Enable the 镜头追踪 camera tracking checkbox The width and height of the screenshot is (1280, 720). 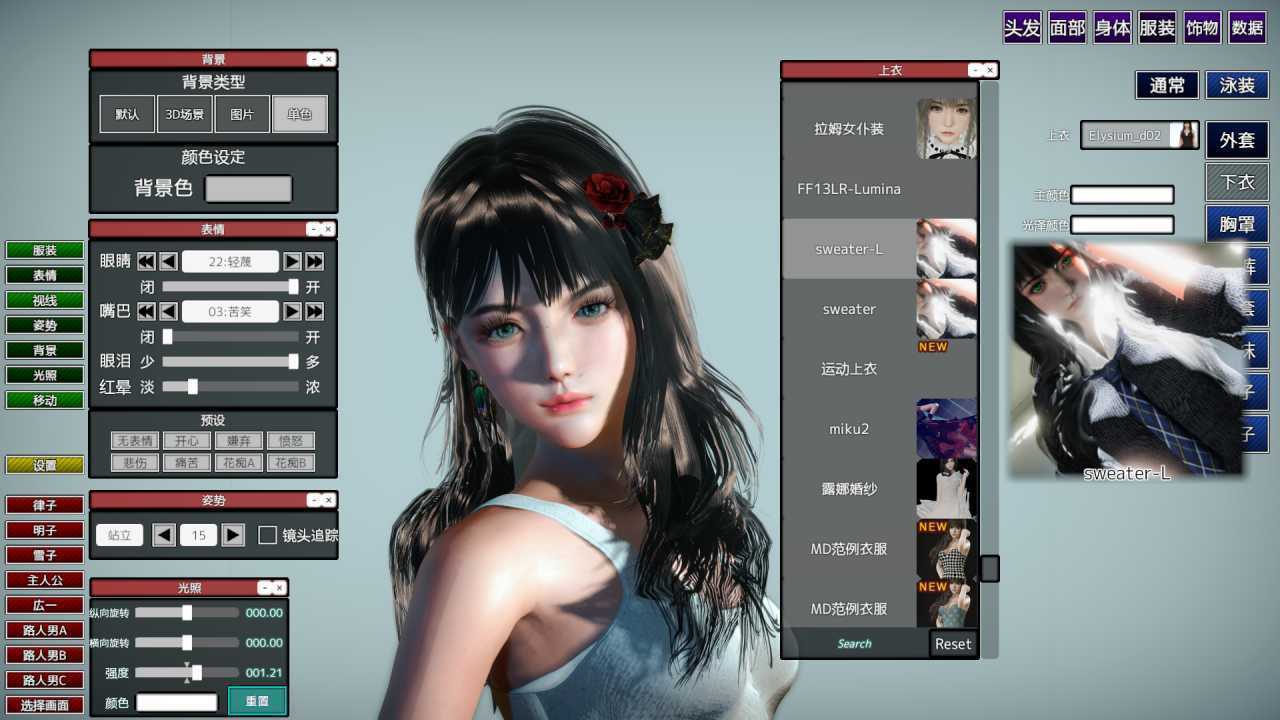pyautogui.click(x=267, y=535)
